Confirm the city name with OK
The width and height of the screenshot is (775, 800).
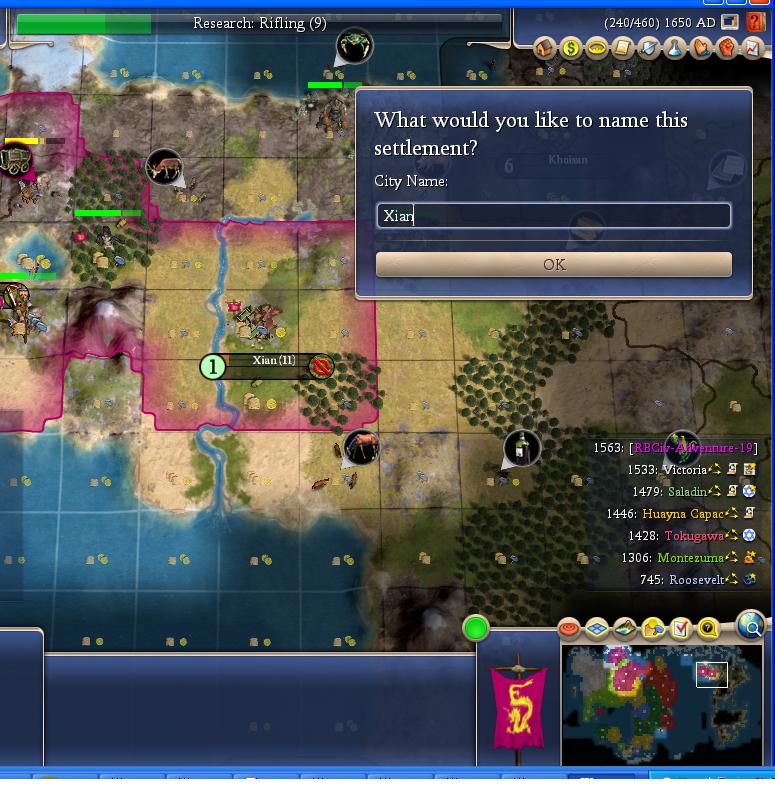553,264
